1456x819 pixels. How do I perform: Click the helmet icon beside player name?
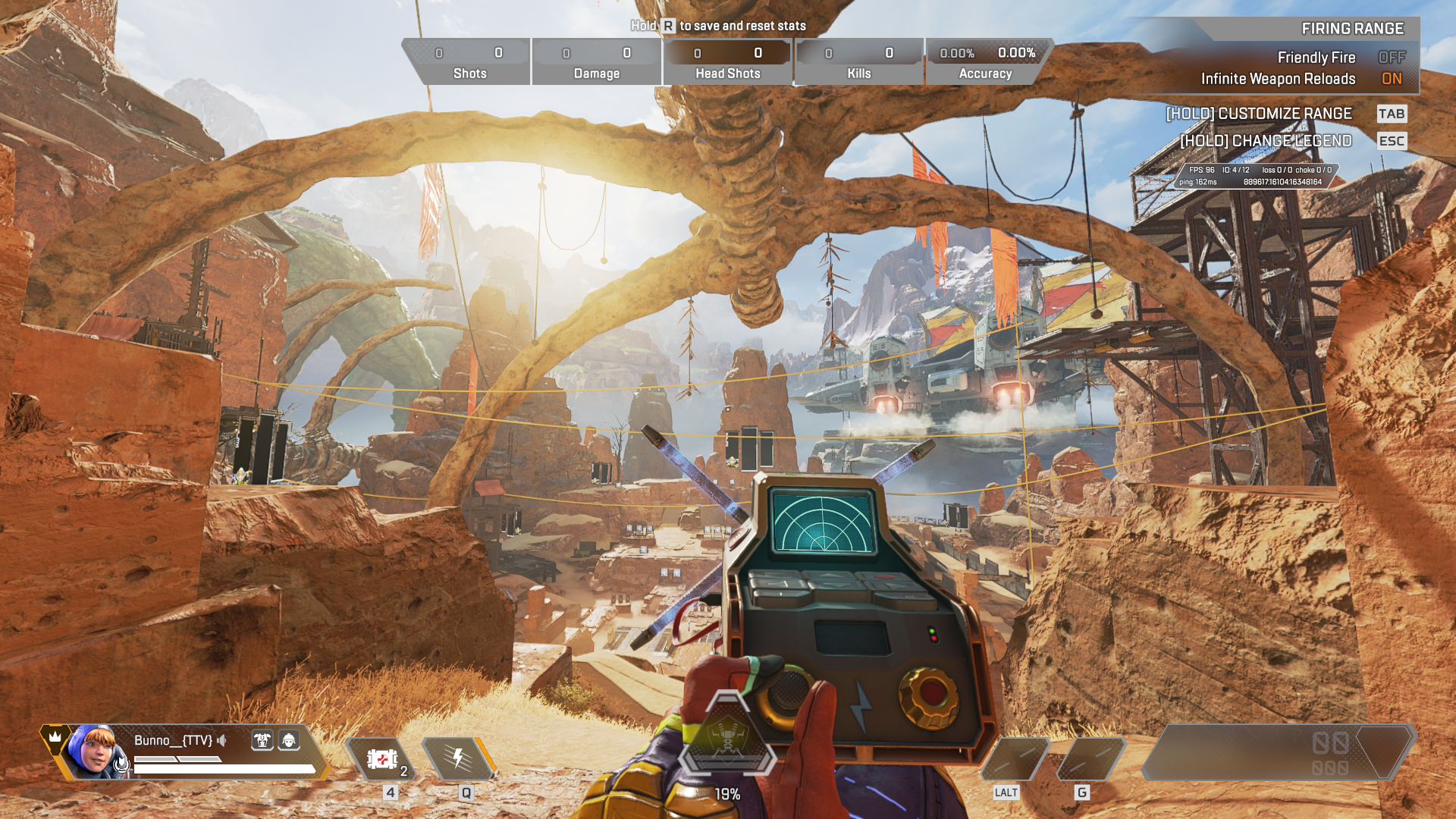[x=289, y=740]
